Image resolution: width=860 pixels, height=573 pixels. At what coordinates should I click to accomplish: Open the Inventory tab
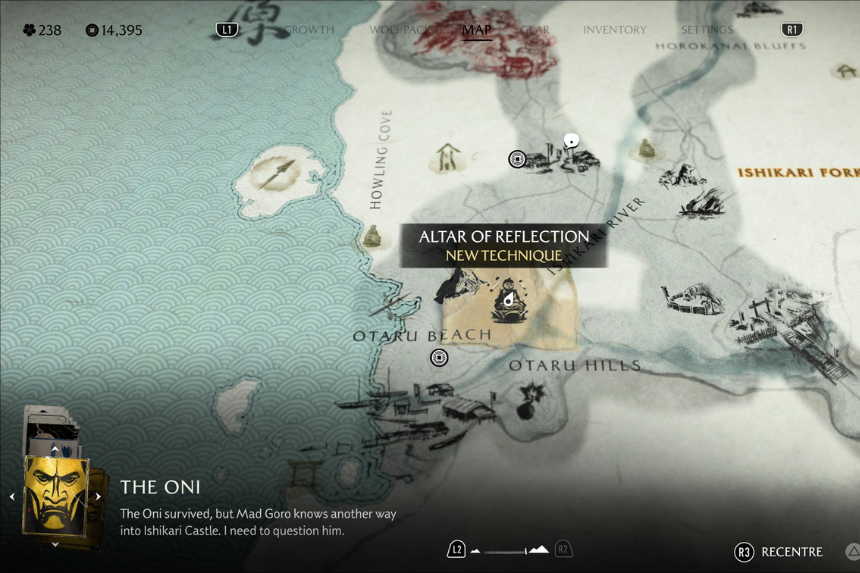point(614,30)
